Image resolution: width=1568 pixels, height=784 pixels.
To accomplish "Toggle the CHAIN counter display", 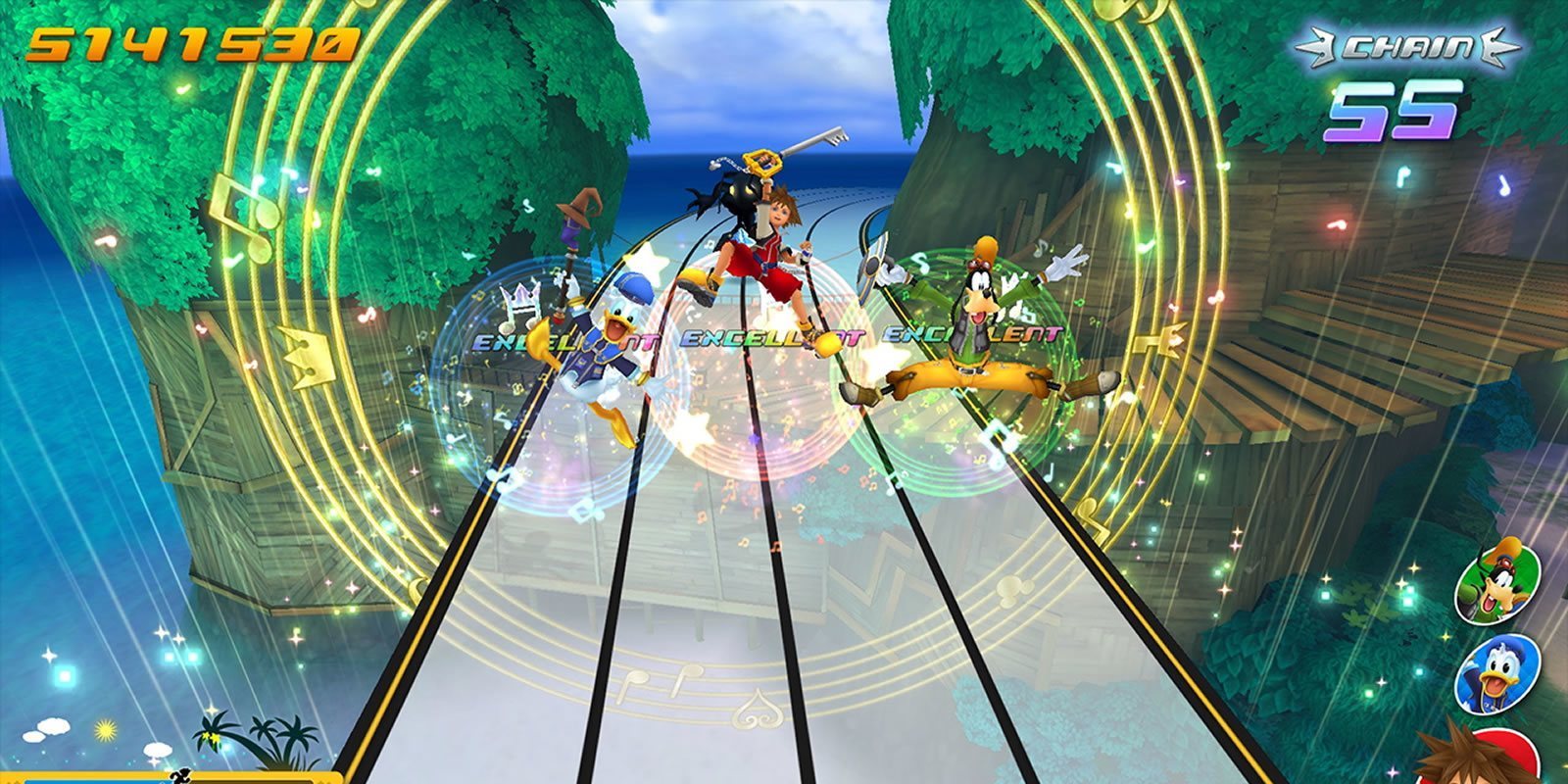I will pyautogui.click(x=1411, y=44).
